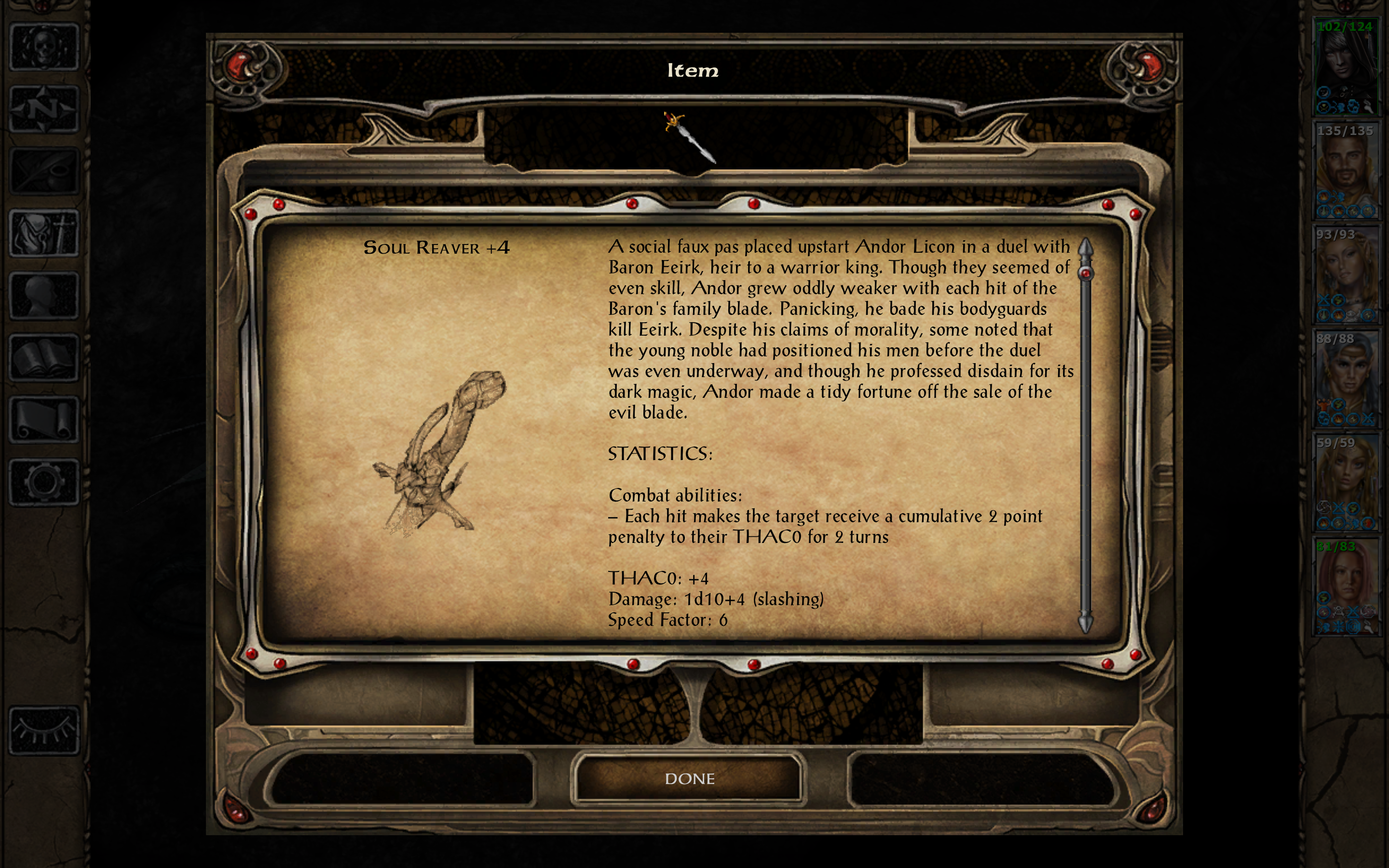The height and width of the screenshot is (868, 1389).
Task: Open the options gear icon
Action: pyautogui.click(x=44, y=482)
